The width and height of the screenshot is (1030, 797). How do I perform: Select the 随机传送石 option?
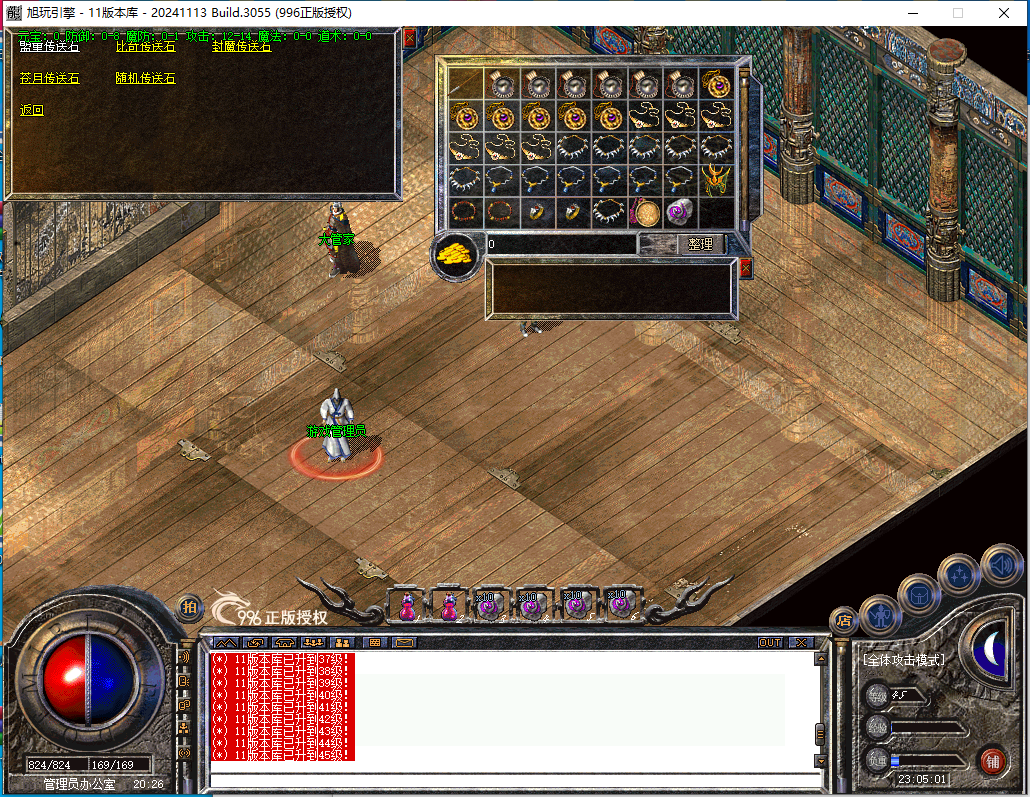[145, 78]
